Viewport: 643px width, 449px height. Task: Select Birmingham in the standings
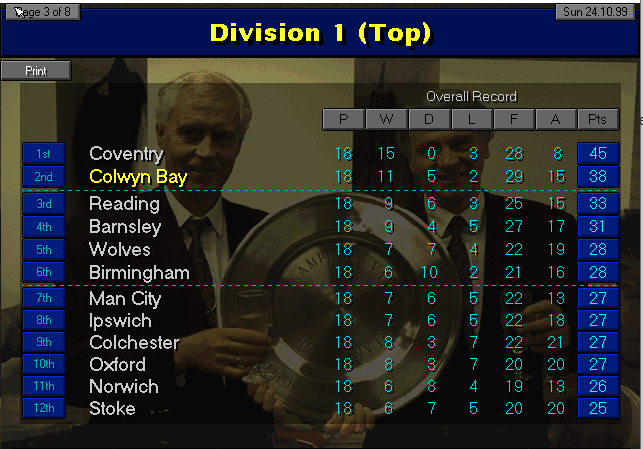tap(139, 272)
